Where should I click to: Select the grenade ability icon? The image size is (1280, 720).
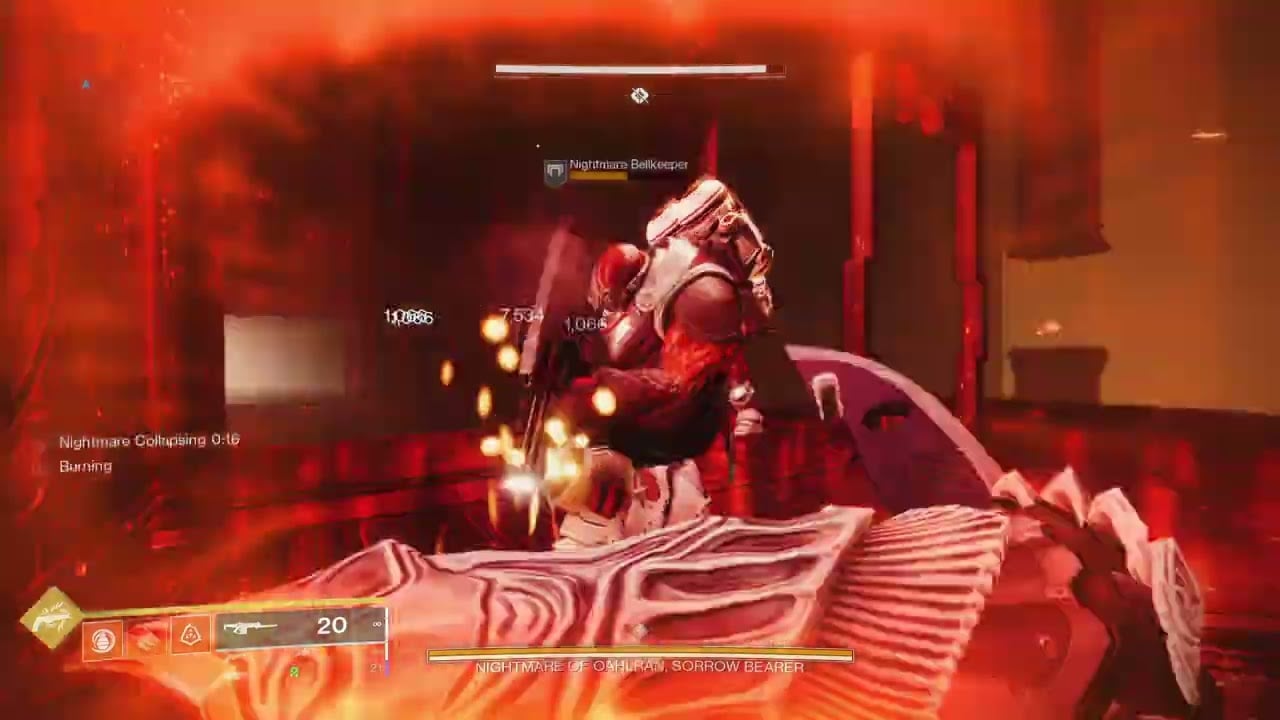tap(103, 639)
